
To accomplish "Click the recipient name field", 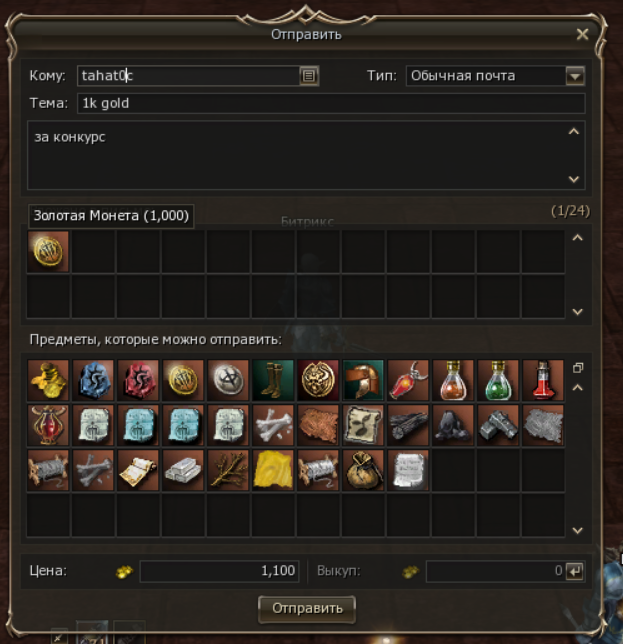I will [x=187, y=76].
